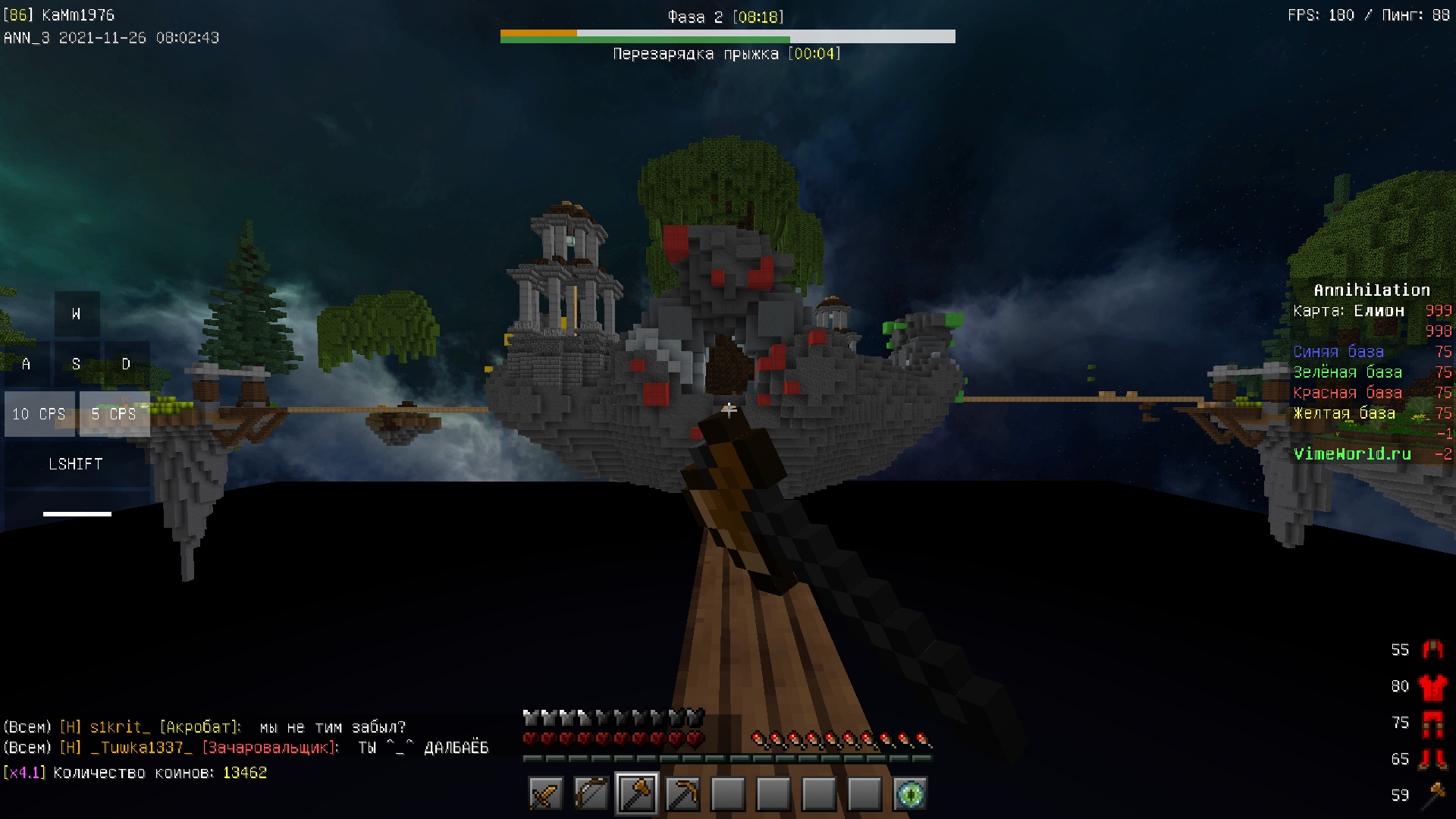Select the eye of ender slot
The width and height of the screenshot is (1456, 819).
910,795
